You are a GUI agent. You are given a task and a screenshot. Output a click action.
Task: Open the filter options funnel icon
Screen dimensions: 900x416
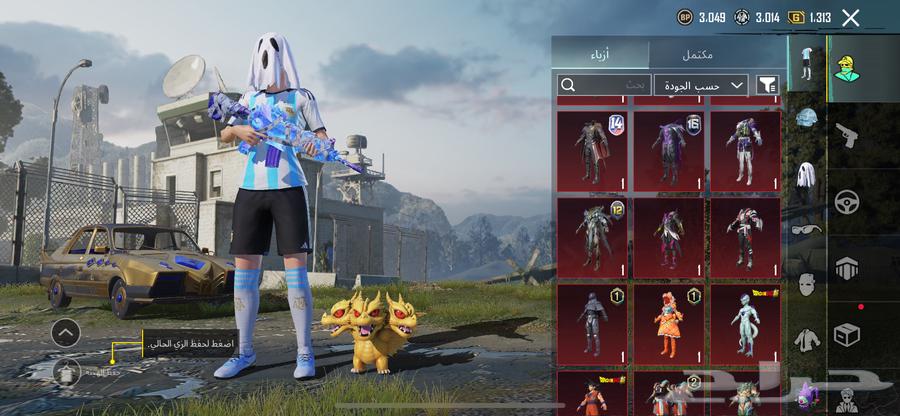point(767,86)
